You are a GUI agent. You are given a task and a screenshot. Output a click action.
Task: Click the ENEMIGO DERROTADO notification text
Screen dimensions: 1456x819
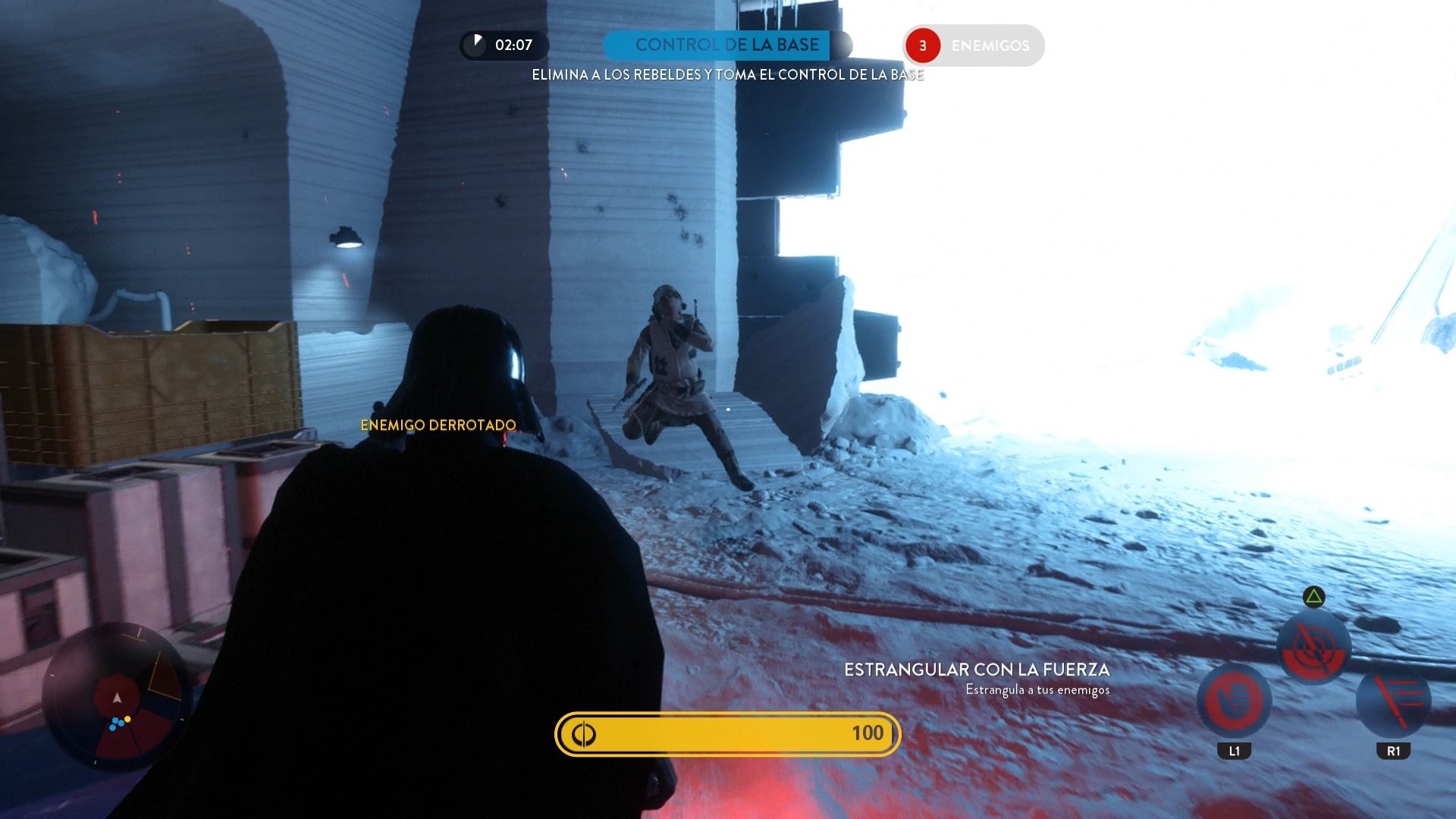438,425
